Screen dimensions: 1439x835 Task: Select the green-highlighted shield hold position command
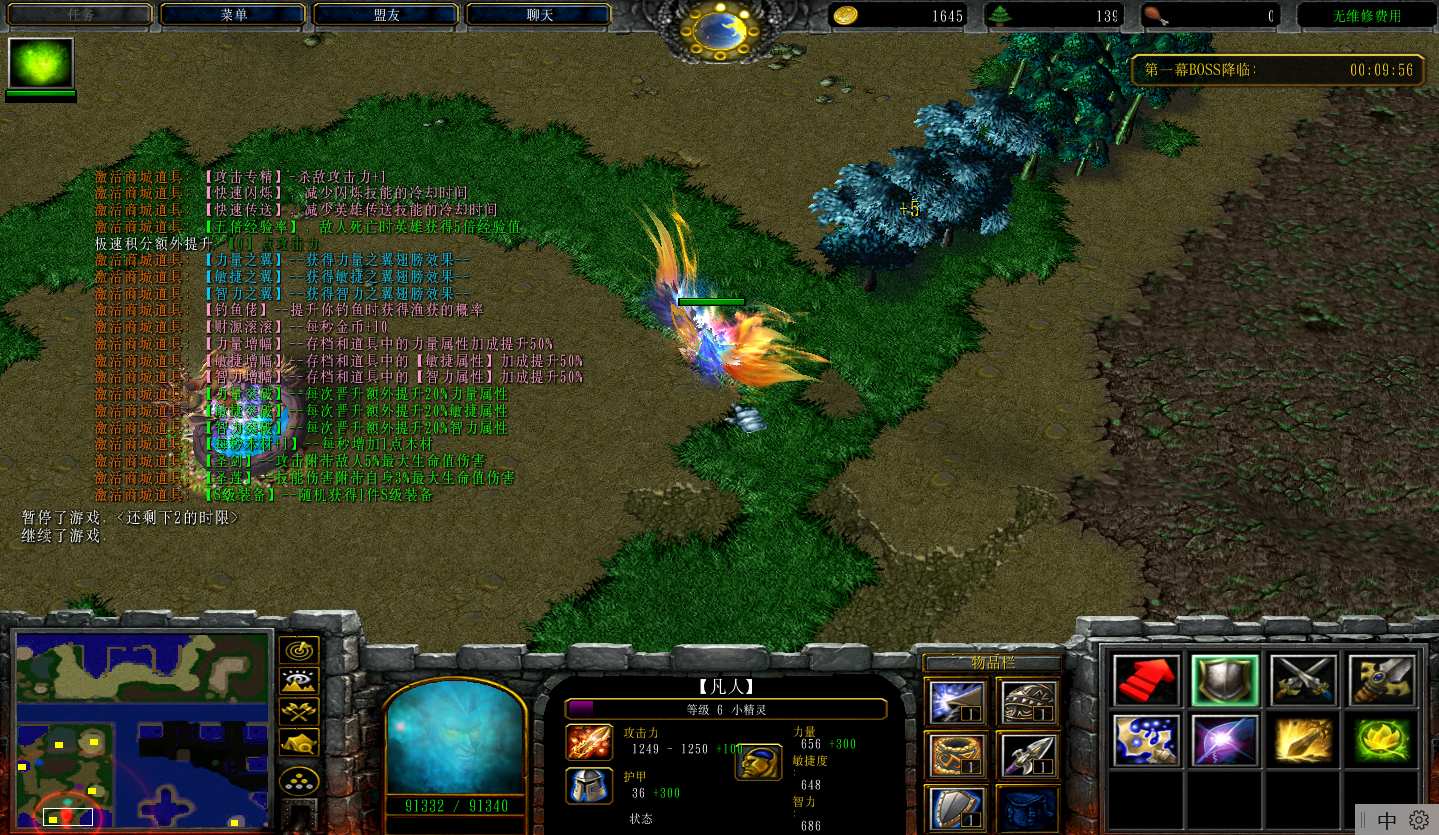(1224, 680)
